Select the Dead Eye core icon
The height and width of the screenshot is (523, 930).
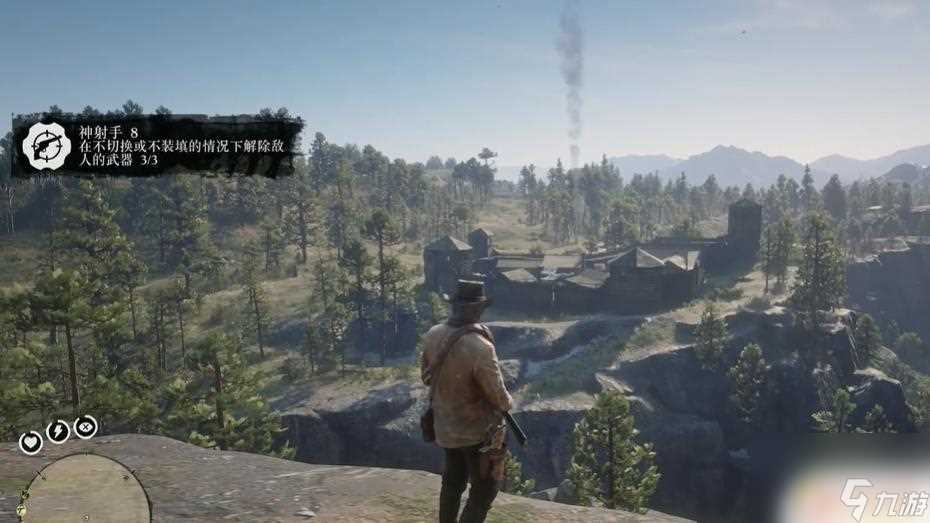[x=86, y=427]
